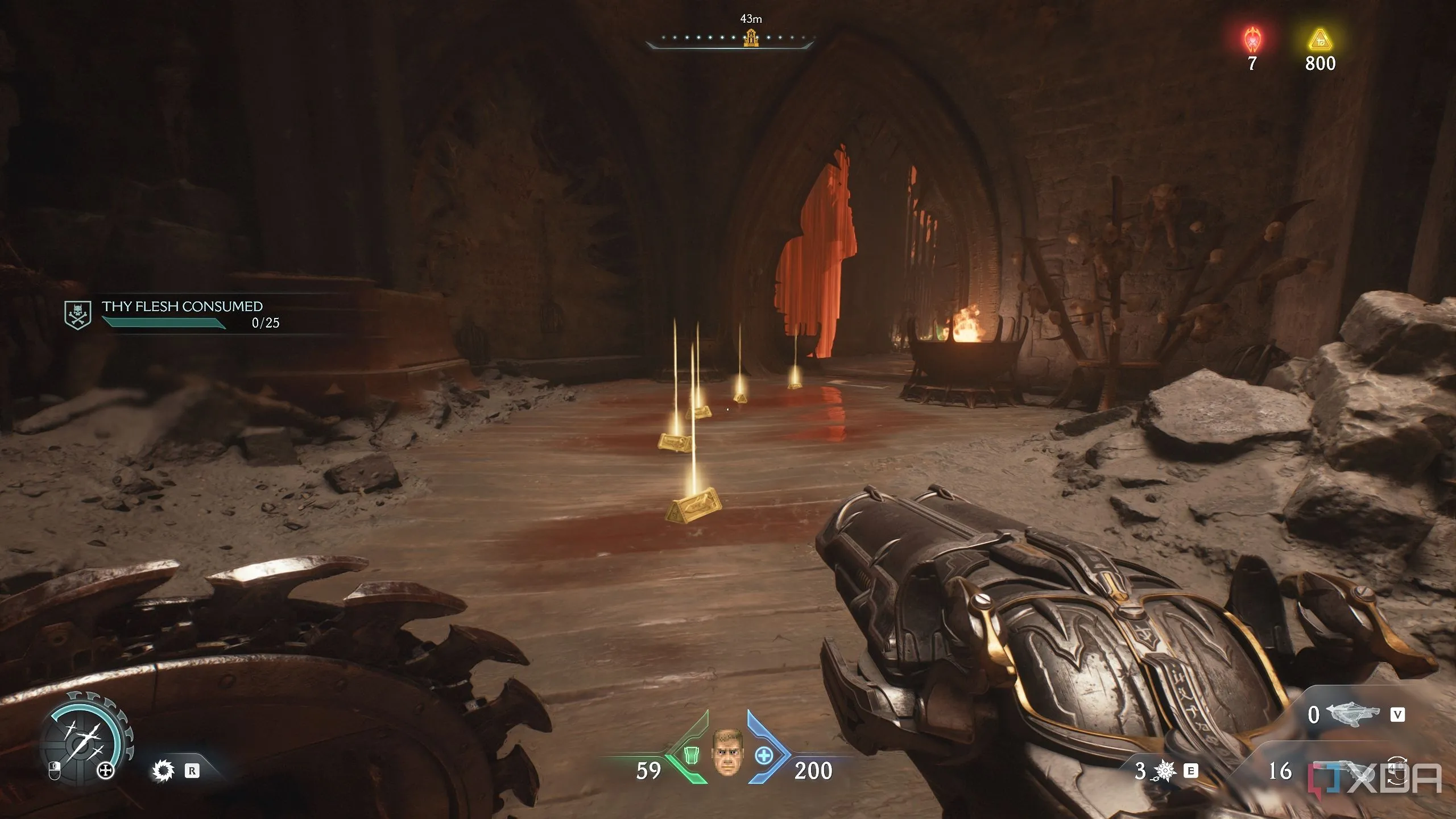Select the shield rune ability icon

tap(163, 771)
